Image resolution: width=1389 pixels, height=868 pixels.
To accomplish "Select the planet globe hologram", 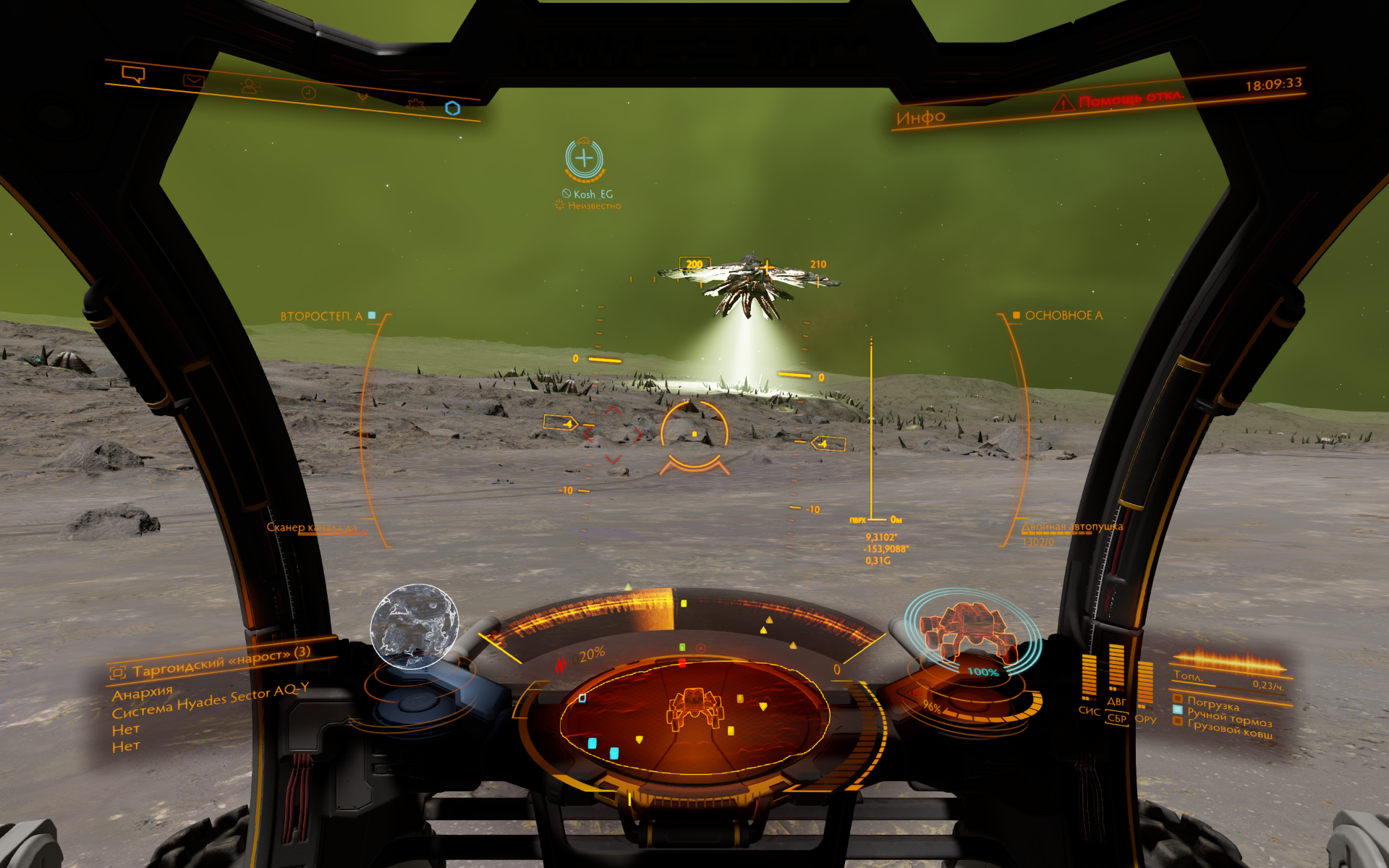I will (415, 626).
